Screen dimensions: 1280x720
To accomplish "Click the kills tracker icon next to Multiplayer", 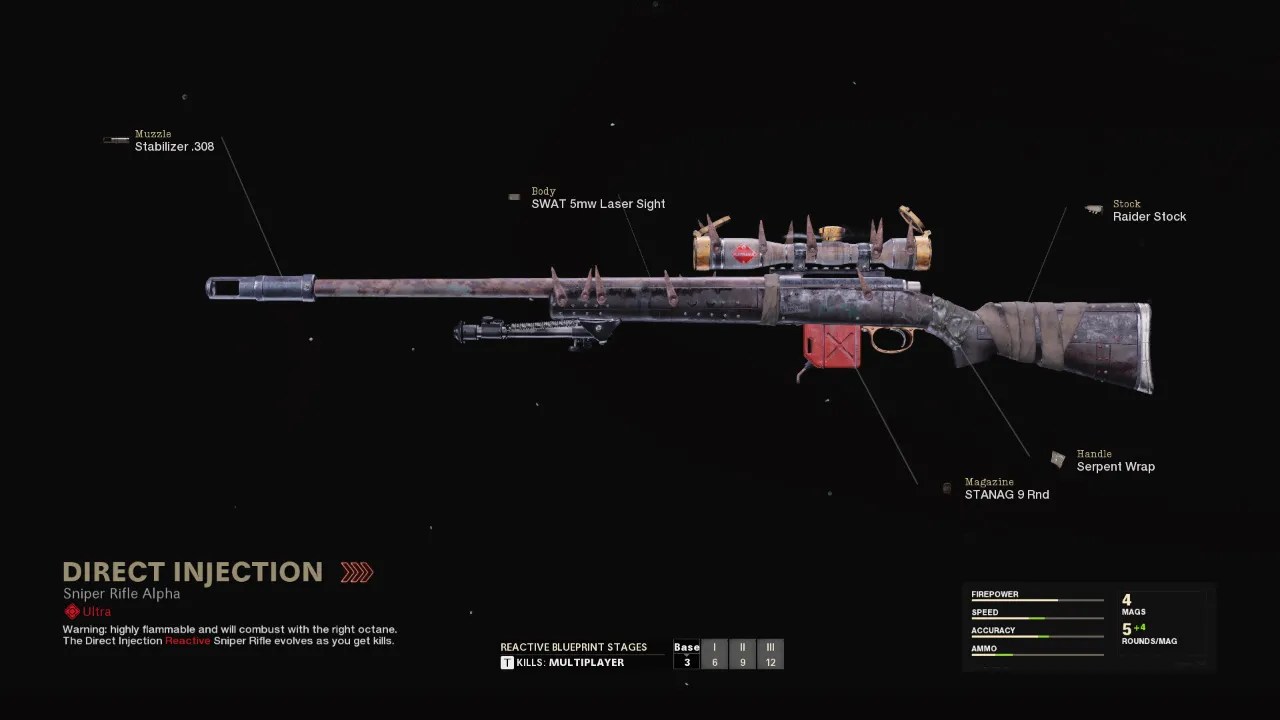I will [507, 662].
